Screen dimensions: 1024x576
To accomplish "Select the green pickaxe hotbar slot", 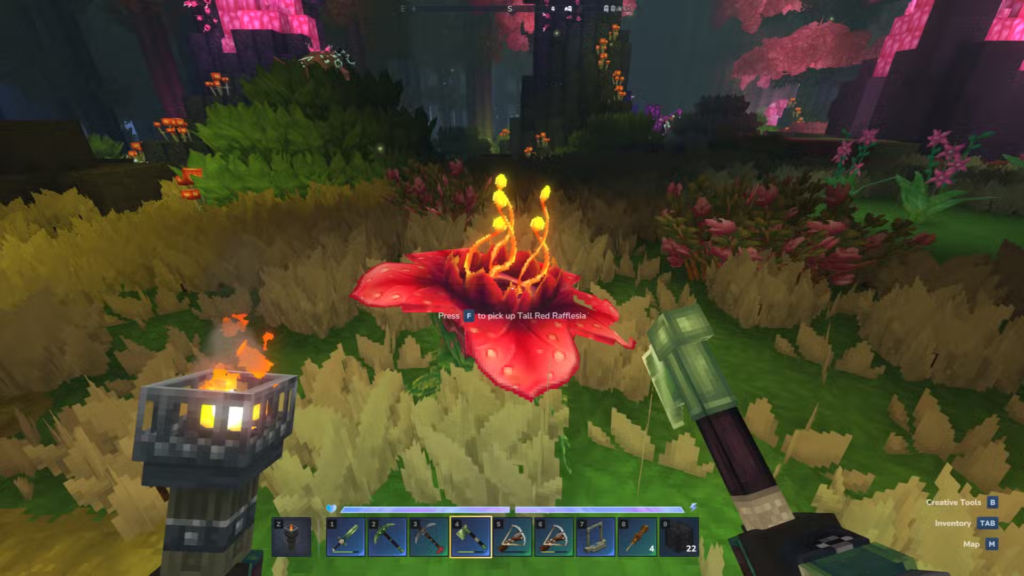I will [387, 537].
